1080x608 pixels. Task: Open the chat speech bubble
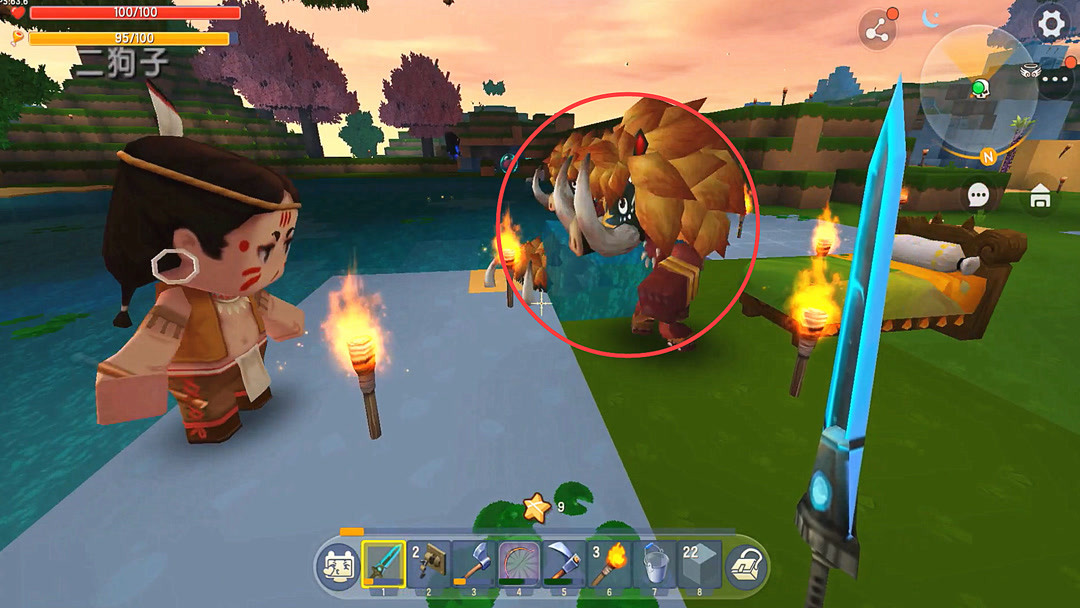tap(978, 196)
